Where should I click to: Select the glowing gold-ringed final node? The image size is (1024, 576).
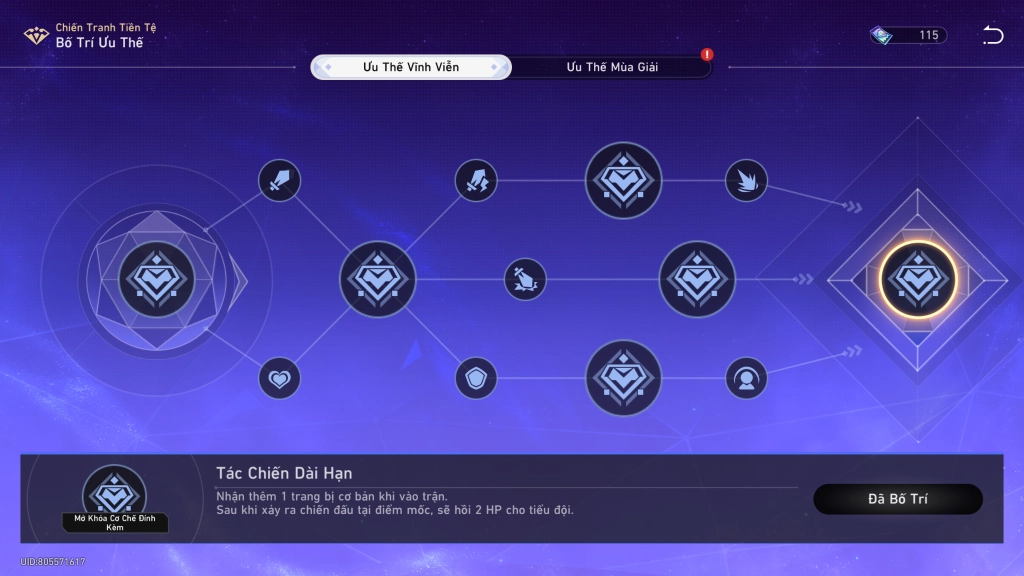click(918, 279)
